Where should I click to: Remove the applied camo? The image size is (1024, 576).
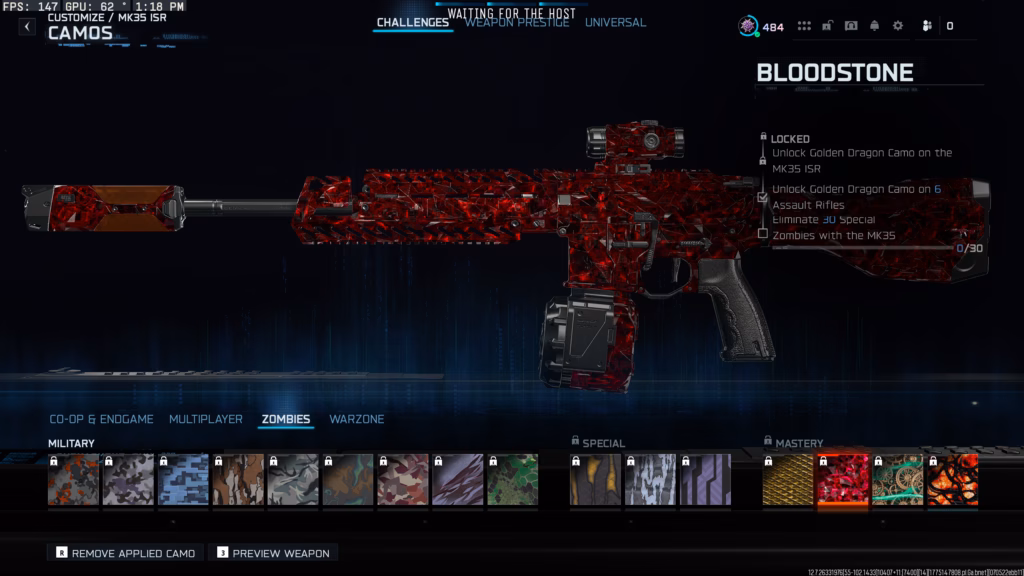pyautogui.click(x=126, y=552)
